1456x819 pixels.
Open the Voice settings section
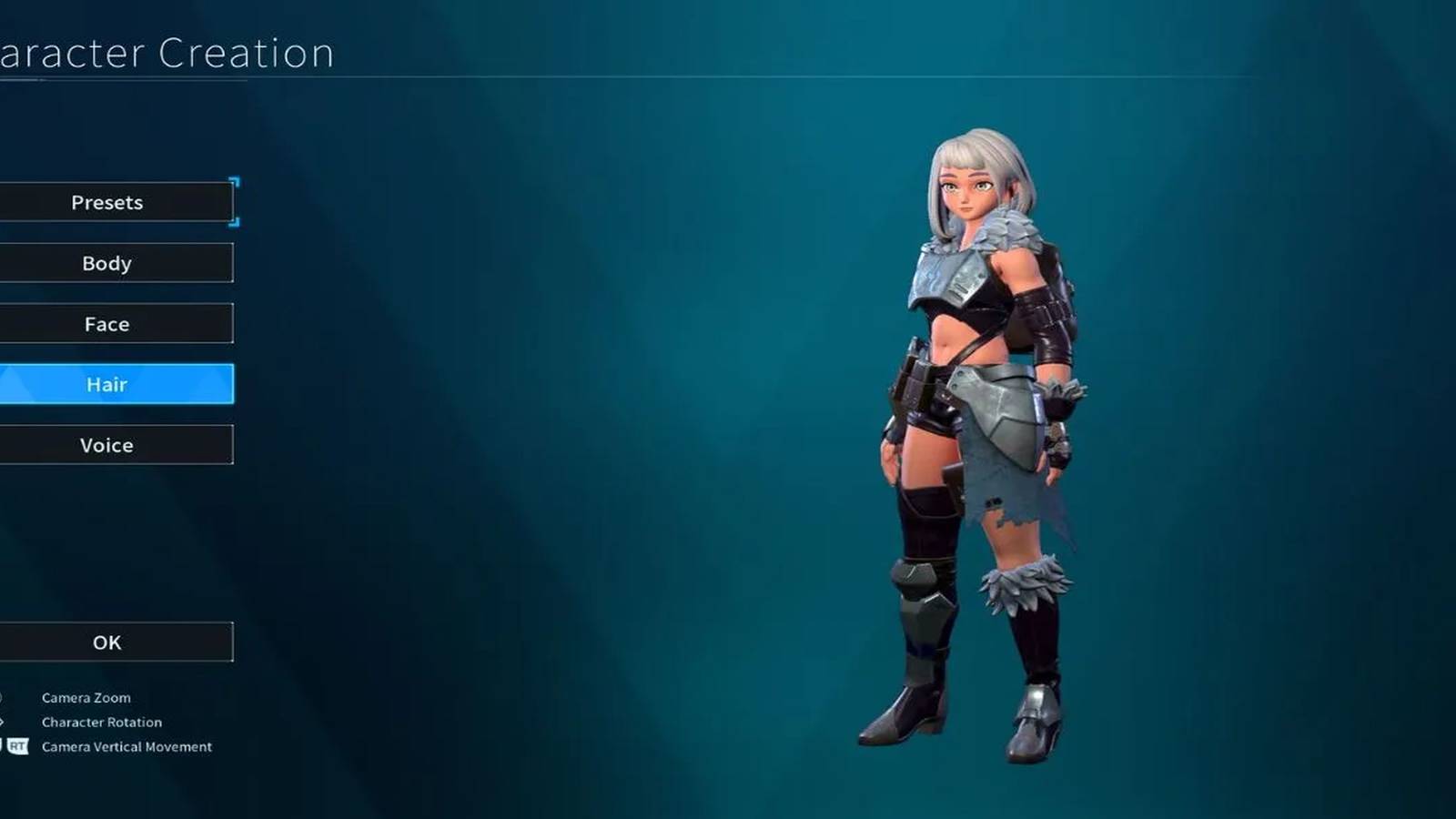click(106, 445)
